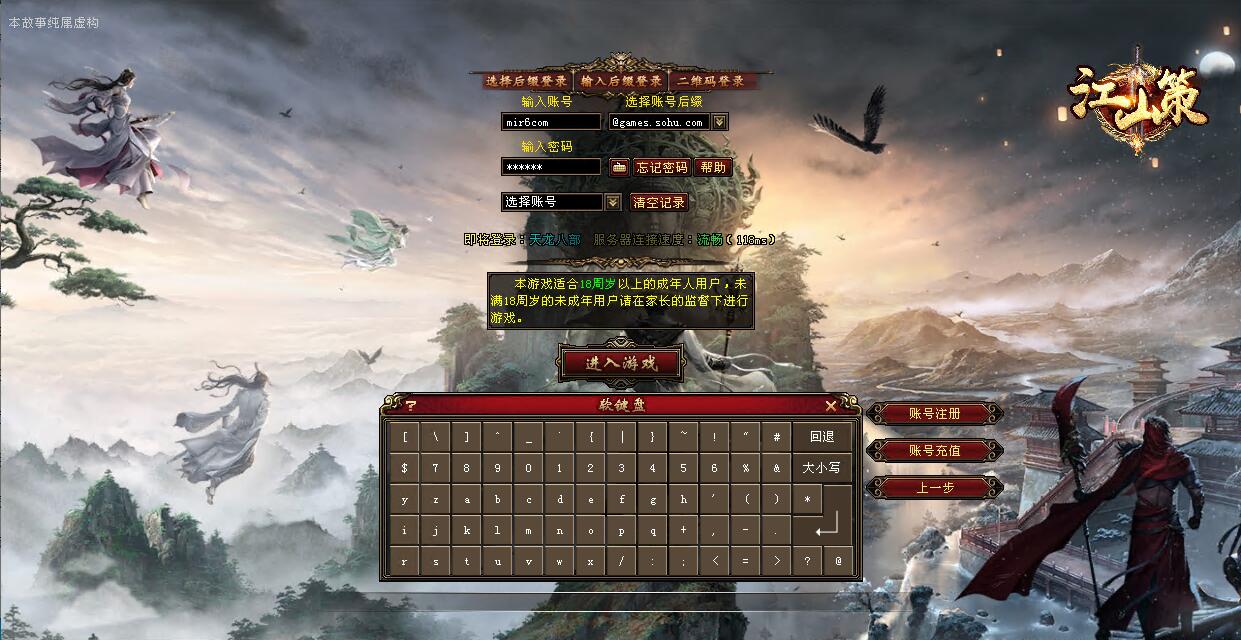Toggle case with the 大小写 key

[822, 468]
